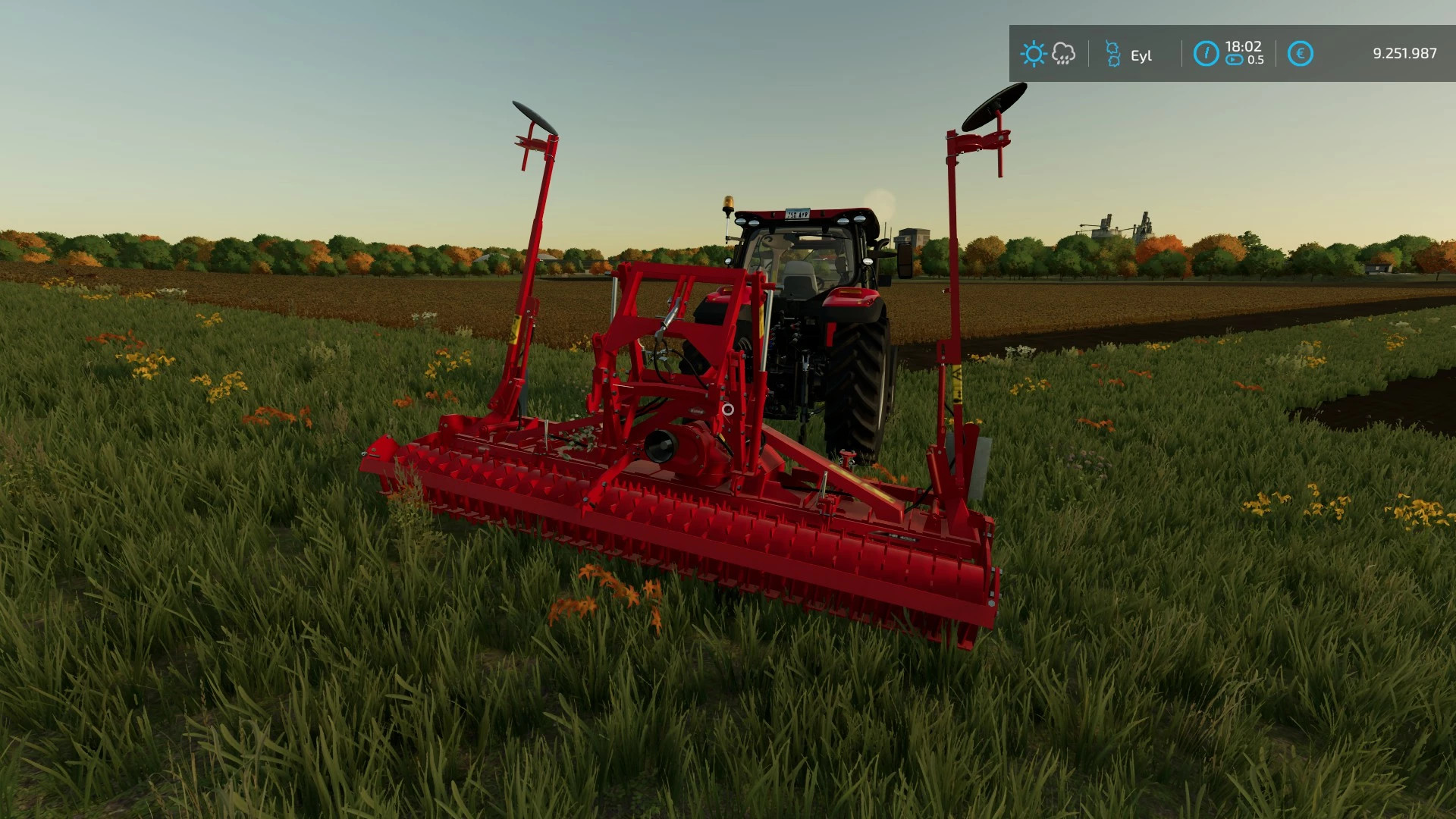
Task: Click the euro currency icon
Action: tap(1300, 53)
